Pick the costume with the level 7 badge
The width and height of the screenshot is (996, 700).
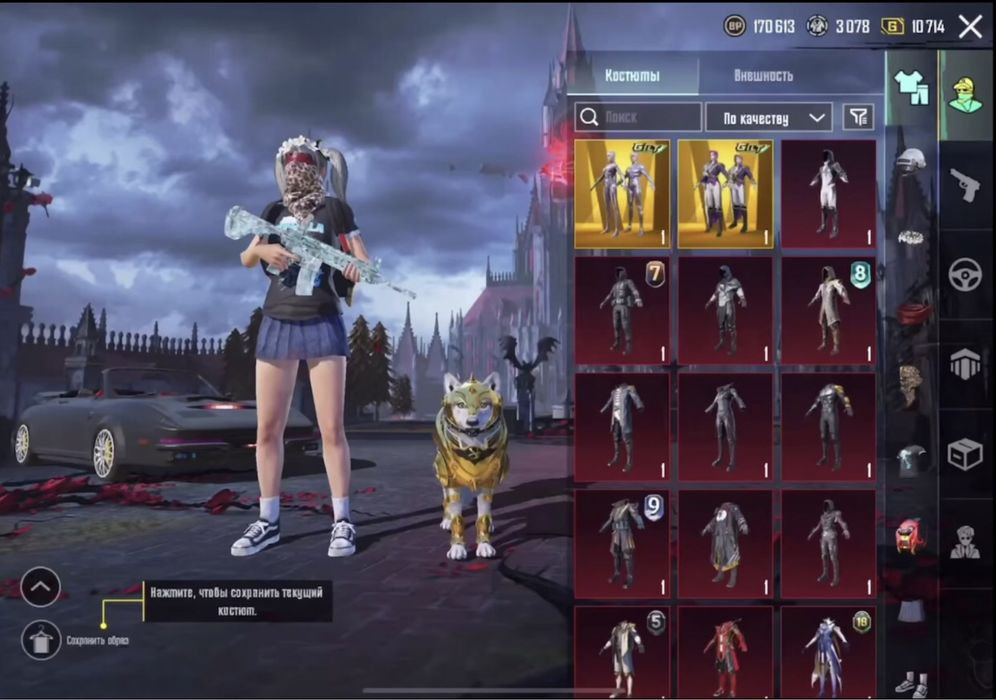point(622,310)
